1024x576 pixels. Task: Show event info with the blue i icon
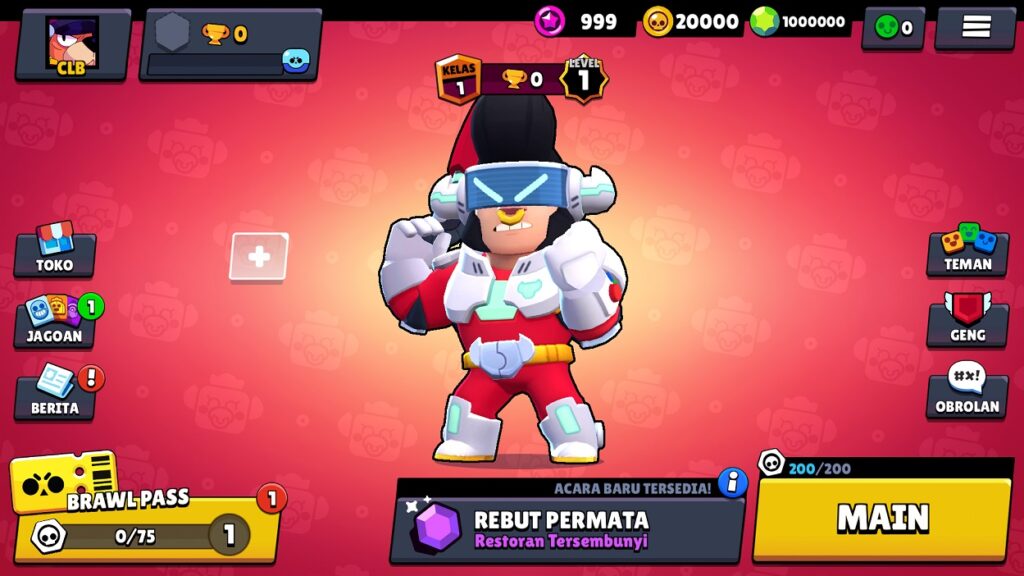[733, 483]
